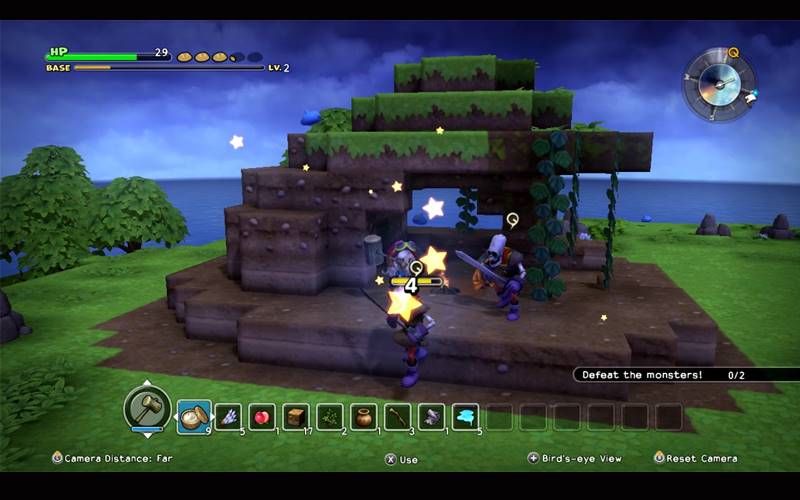
Task: Choose the highlighted first hotbar slot
Action: point(193,416)
